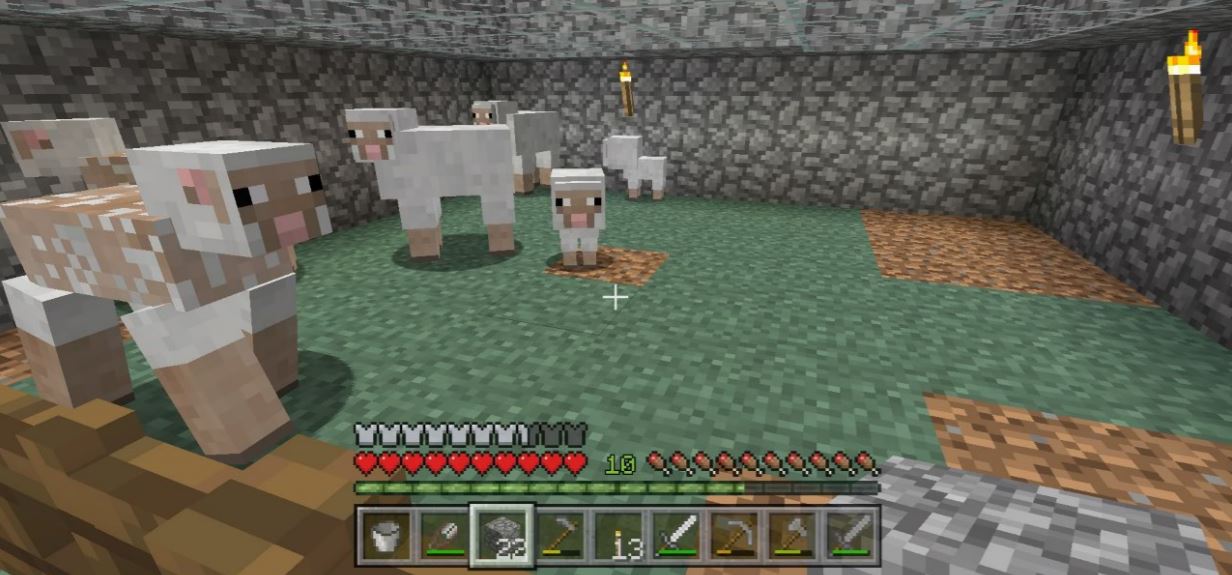
Task: Select the shovel in the hotbar
Action: [443, 535]
